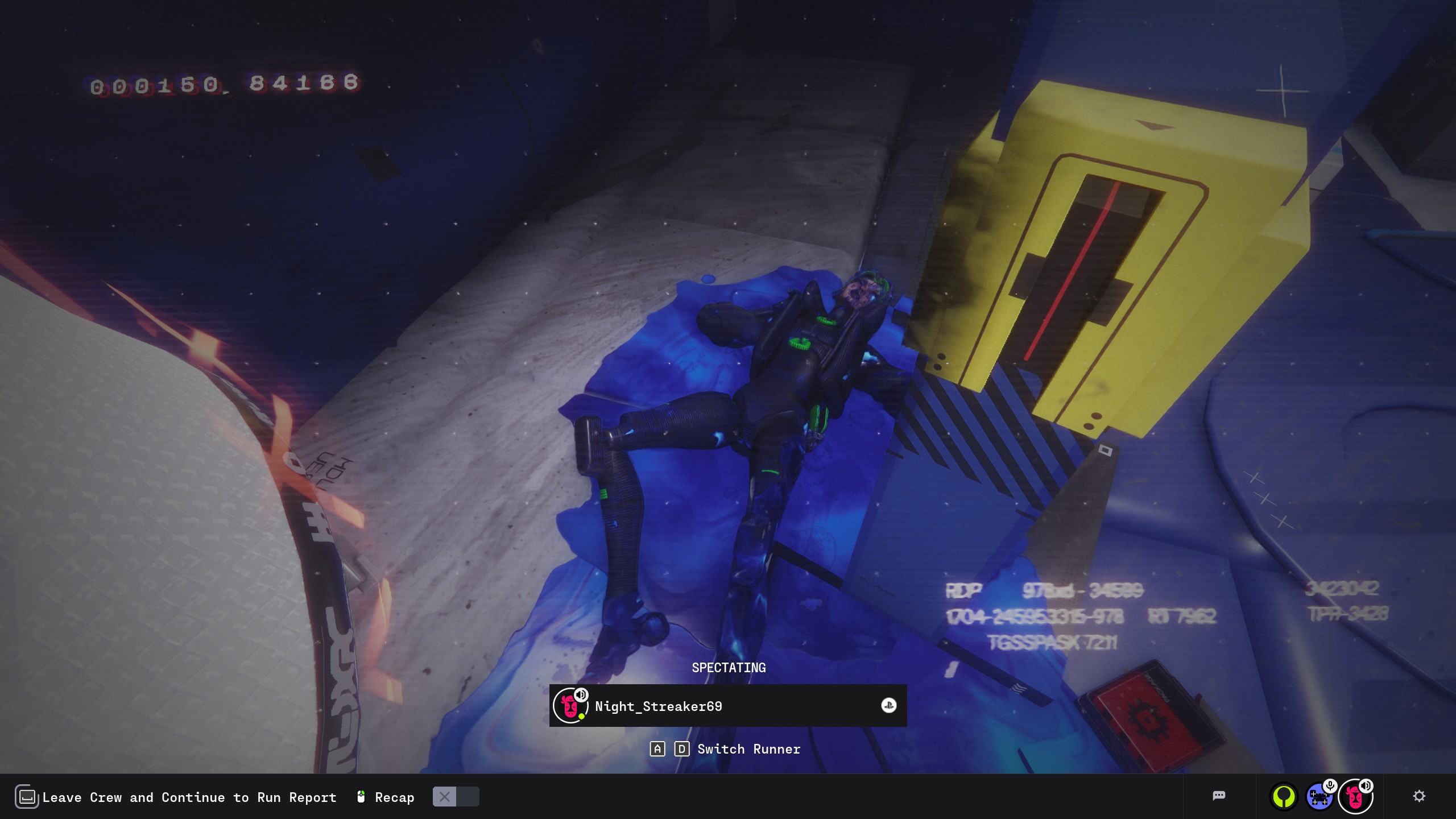
Task: Open the chat bubble icon
Action: pos(1219,796)
